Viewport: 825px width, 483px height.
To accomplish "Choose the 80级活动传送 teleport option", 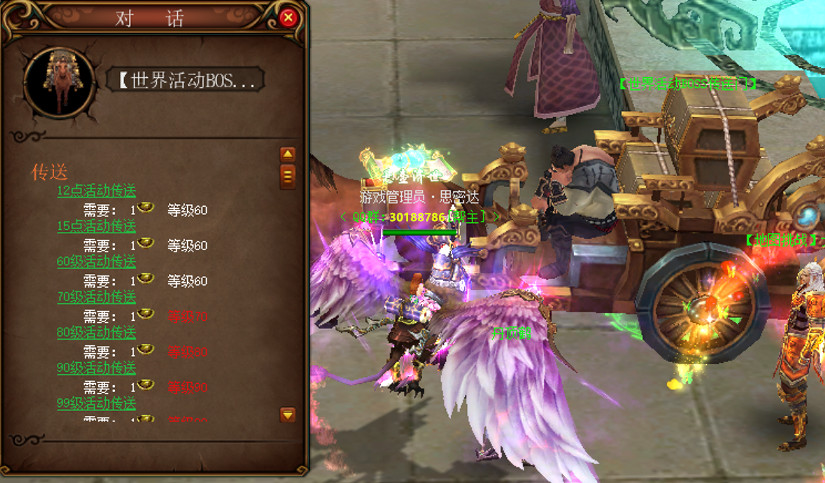I will click(96, 332).
